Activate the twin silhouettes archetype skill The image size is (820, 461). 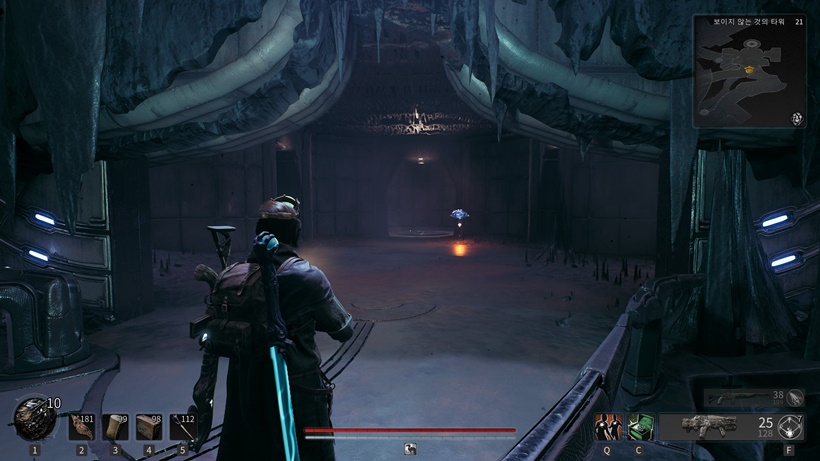pyautogui.click(x=607, y=427)
